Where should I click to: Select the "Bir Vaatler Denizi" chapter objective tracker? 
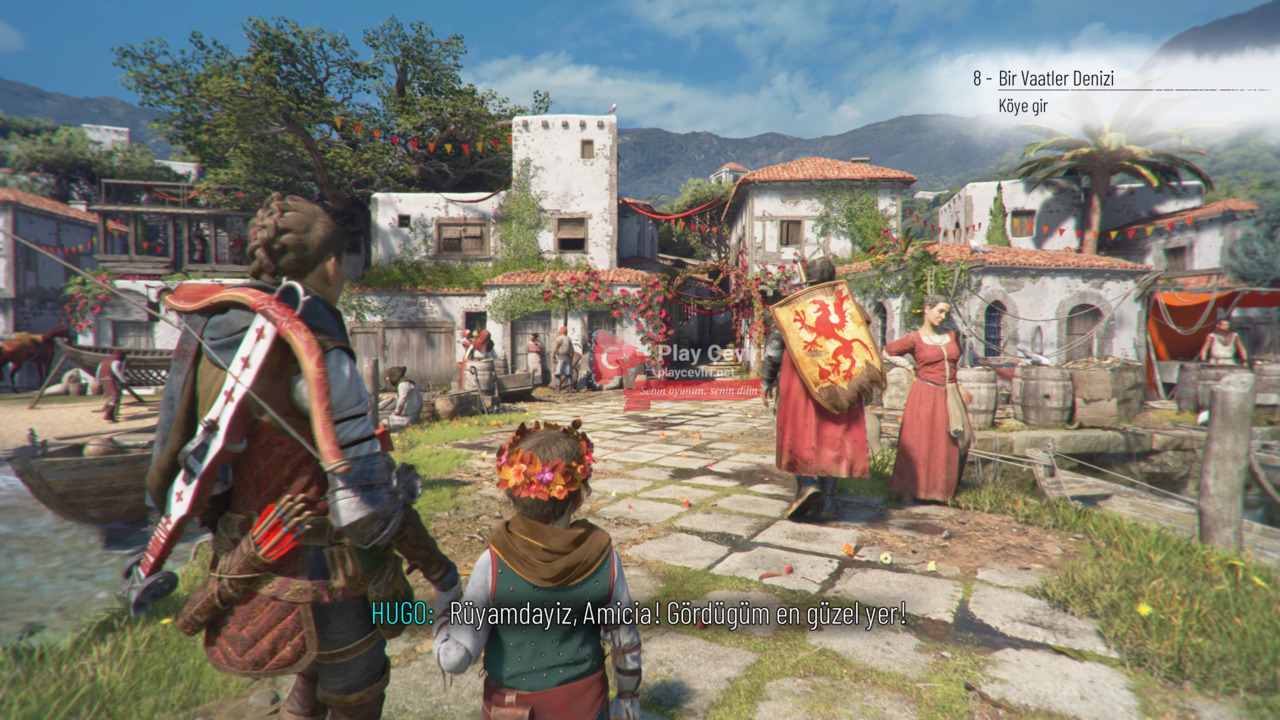pyautogui.click(x=1055, y=79)
